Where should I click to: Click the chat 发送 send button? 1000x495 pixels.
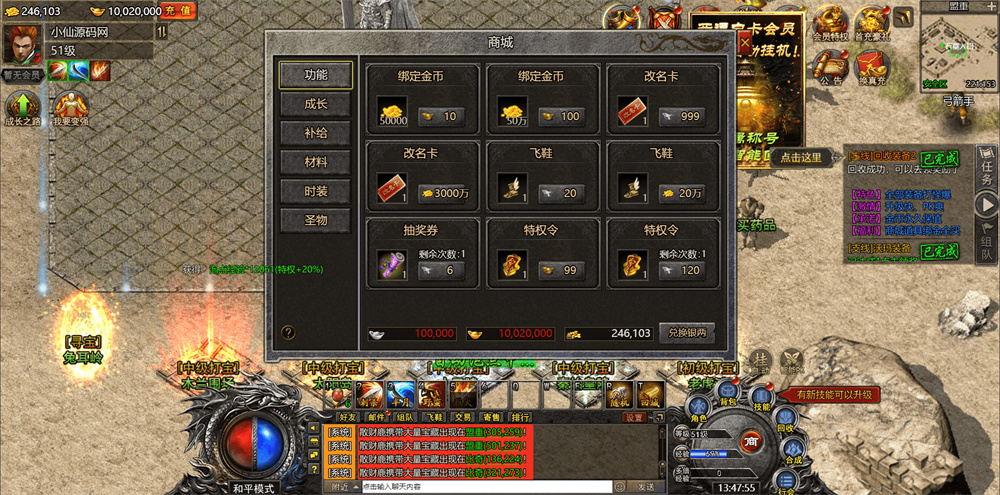tap(645, 487)
